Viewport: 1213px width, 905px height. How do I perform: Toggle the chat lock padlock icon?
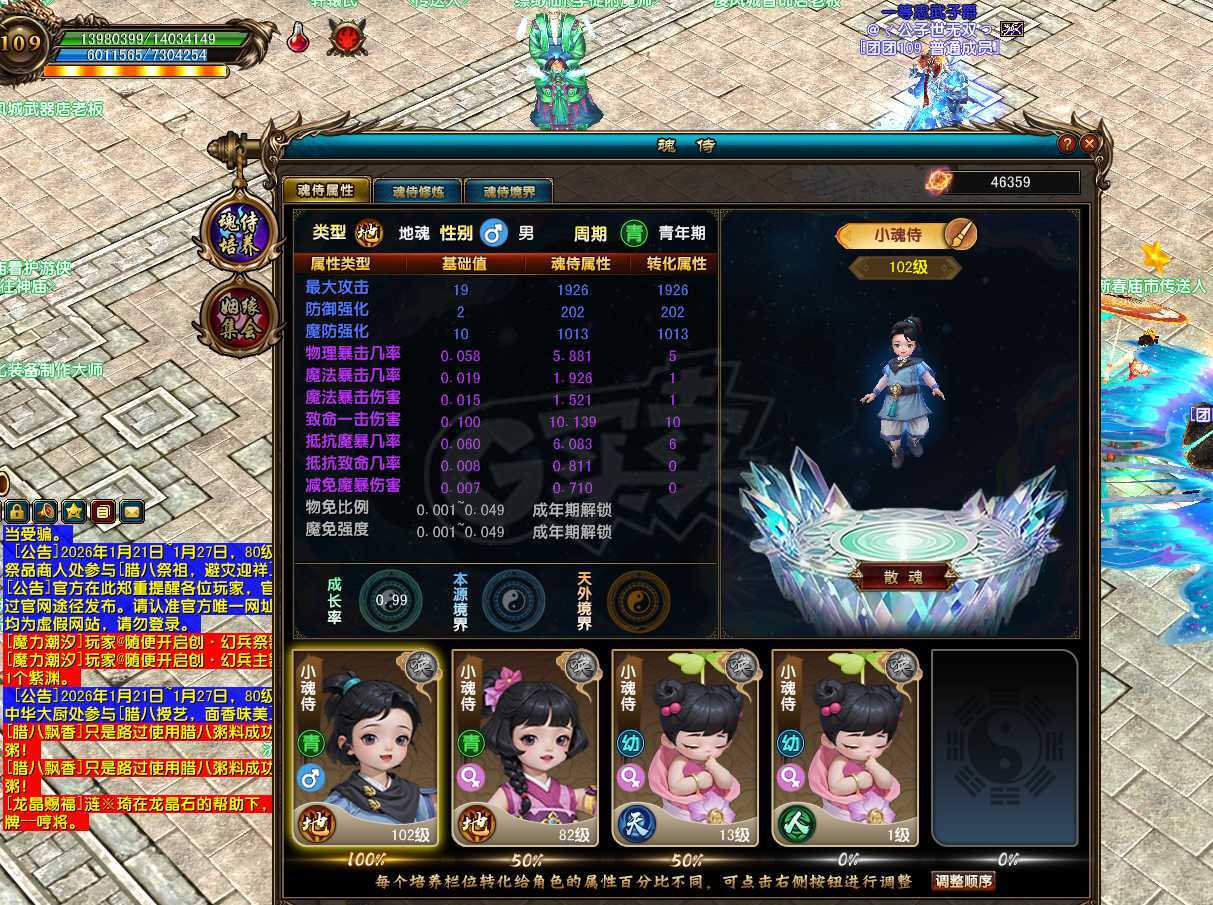(17, 512)
